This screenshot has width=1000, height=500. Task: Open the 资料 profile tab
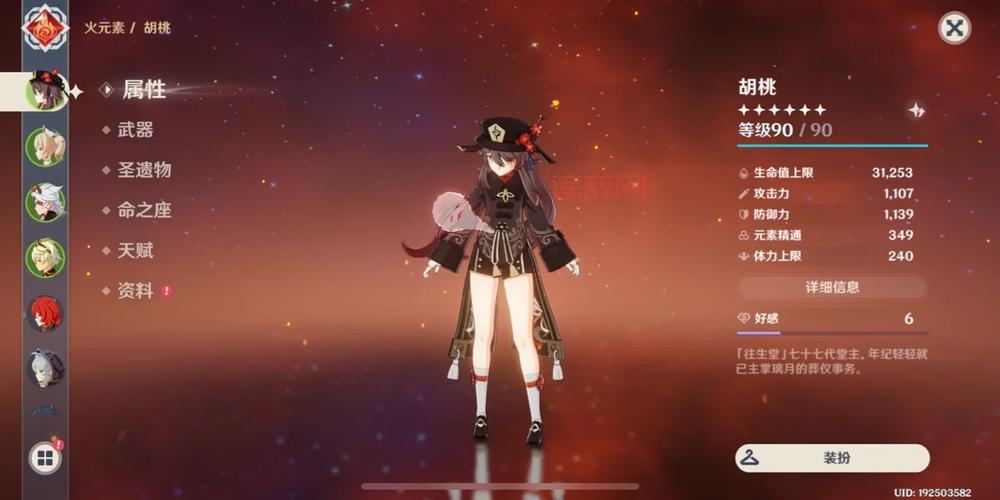135,291
